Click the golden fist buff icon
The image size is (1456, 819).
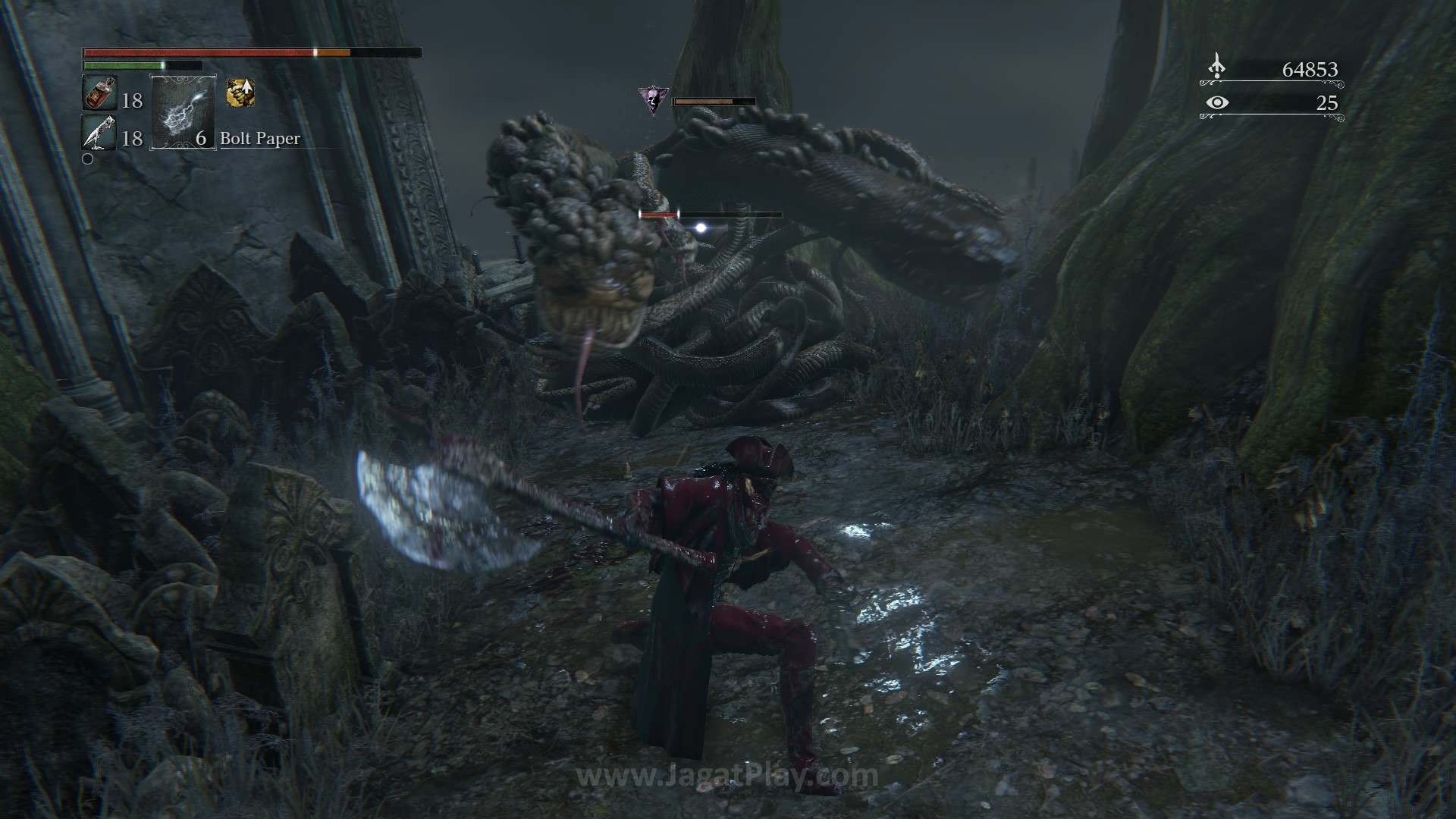pyautogui.click(x=240, y=93)
